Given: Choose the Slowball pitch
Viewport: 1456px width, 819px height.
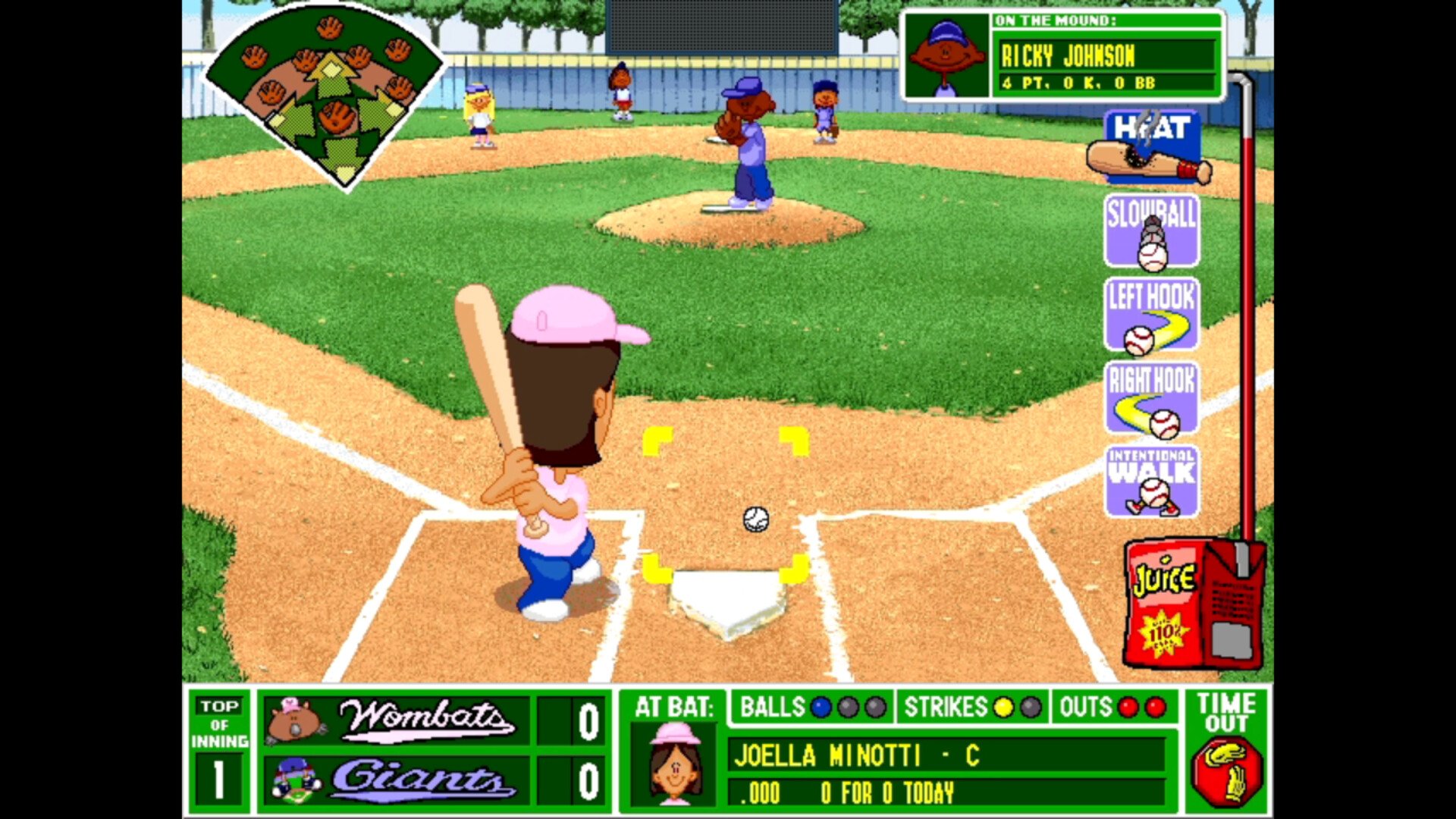Looking at the screenshot, I should (x=1151, y=231).
